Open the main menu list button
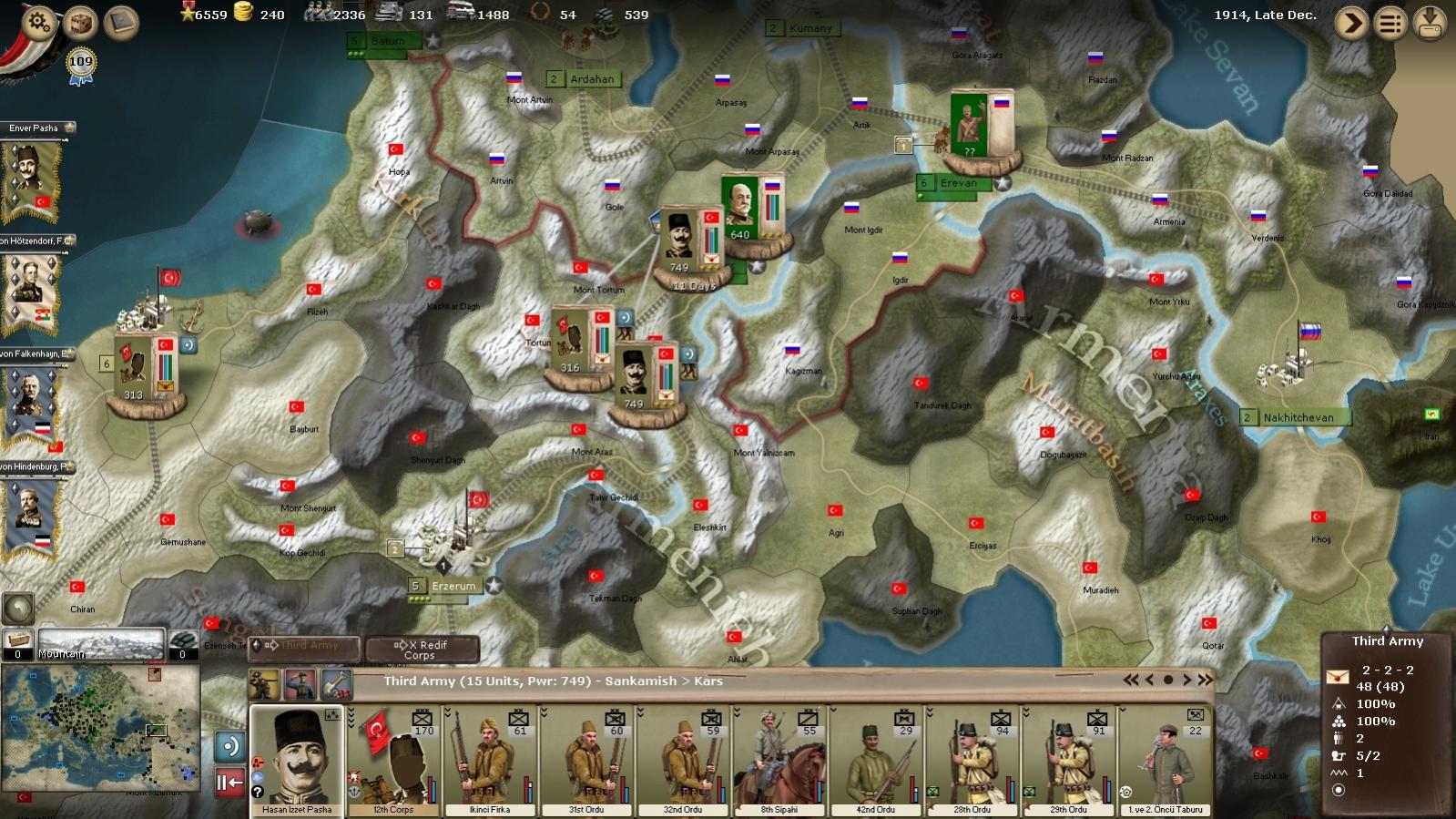 (1390, 22)
